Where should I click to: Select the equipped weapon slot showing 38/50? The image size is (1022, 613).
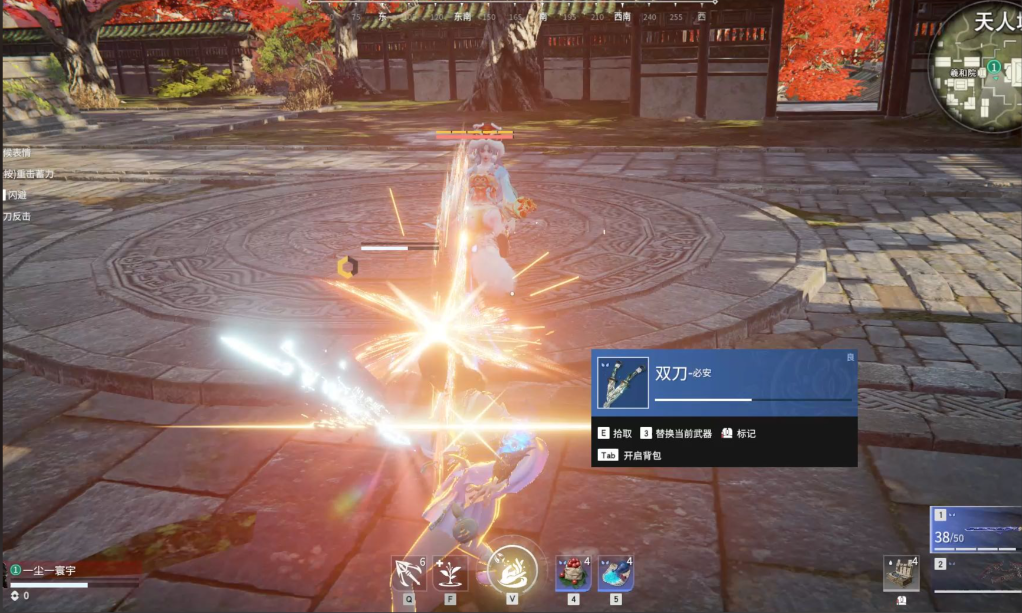(976, 528)
